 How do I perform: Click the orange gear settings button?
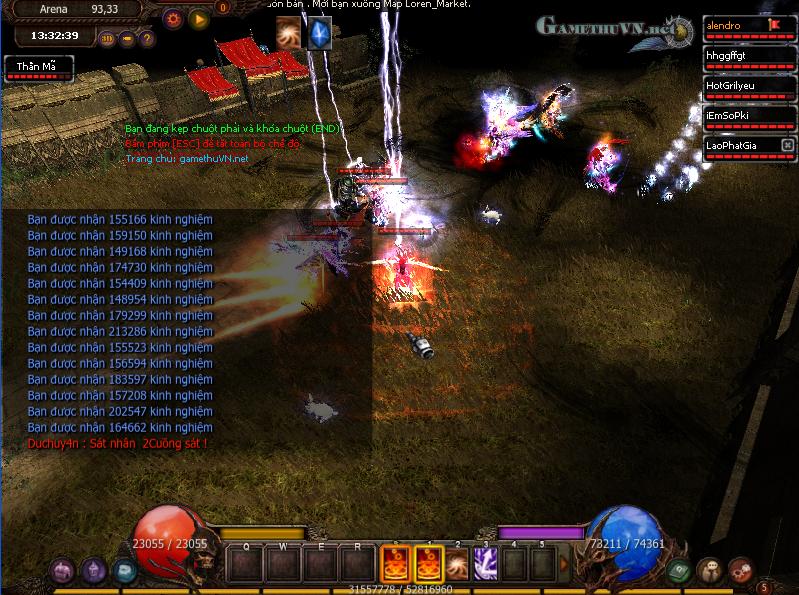click(173, 18)
